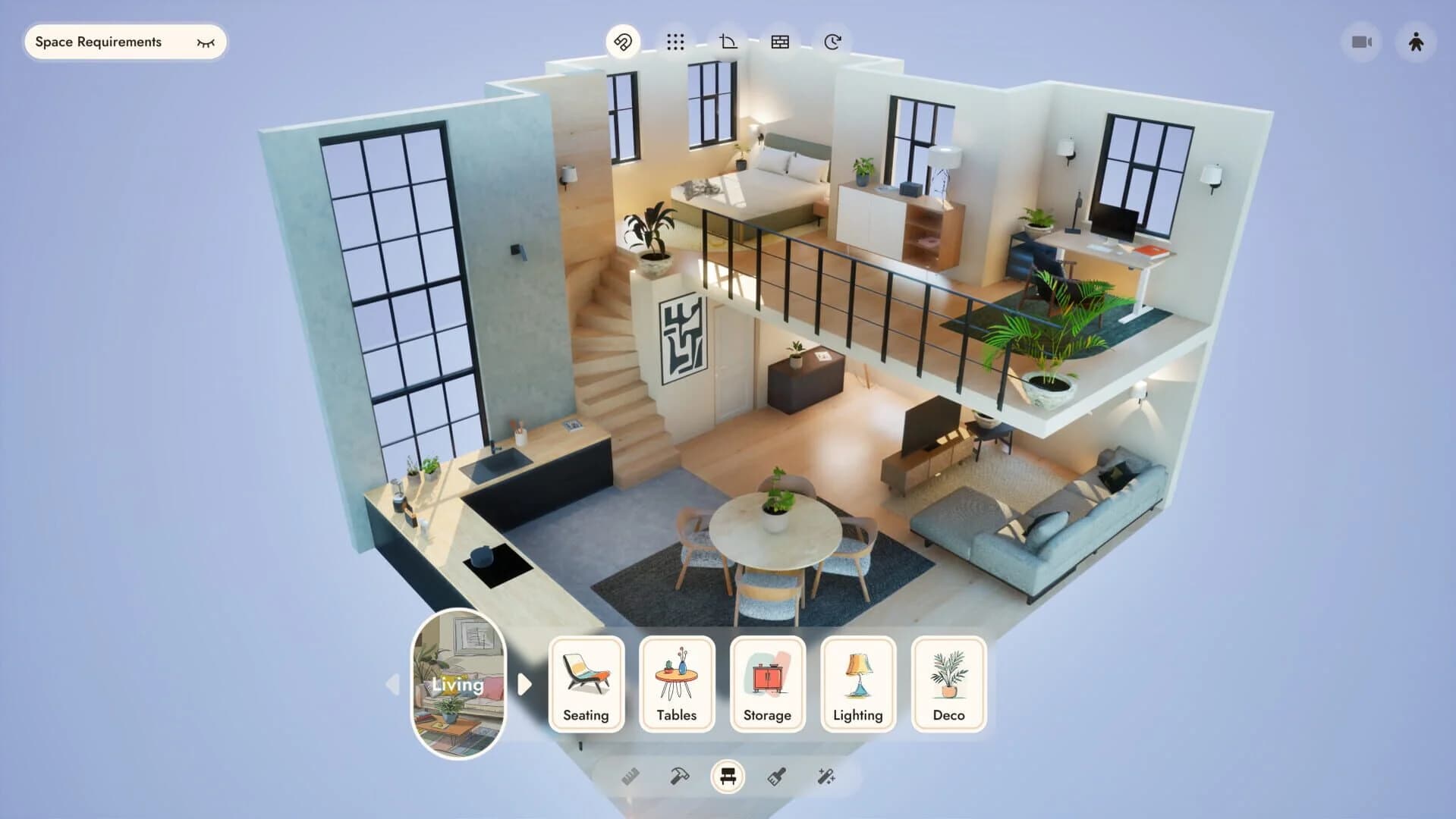
Task: Select the magic wand tool
Action: [827, 776]
